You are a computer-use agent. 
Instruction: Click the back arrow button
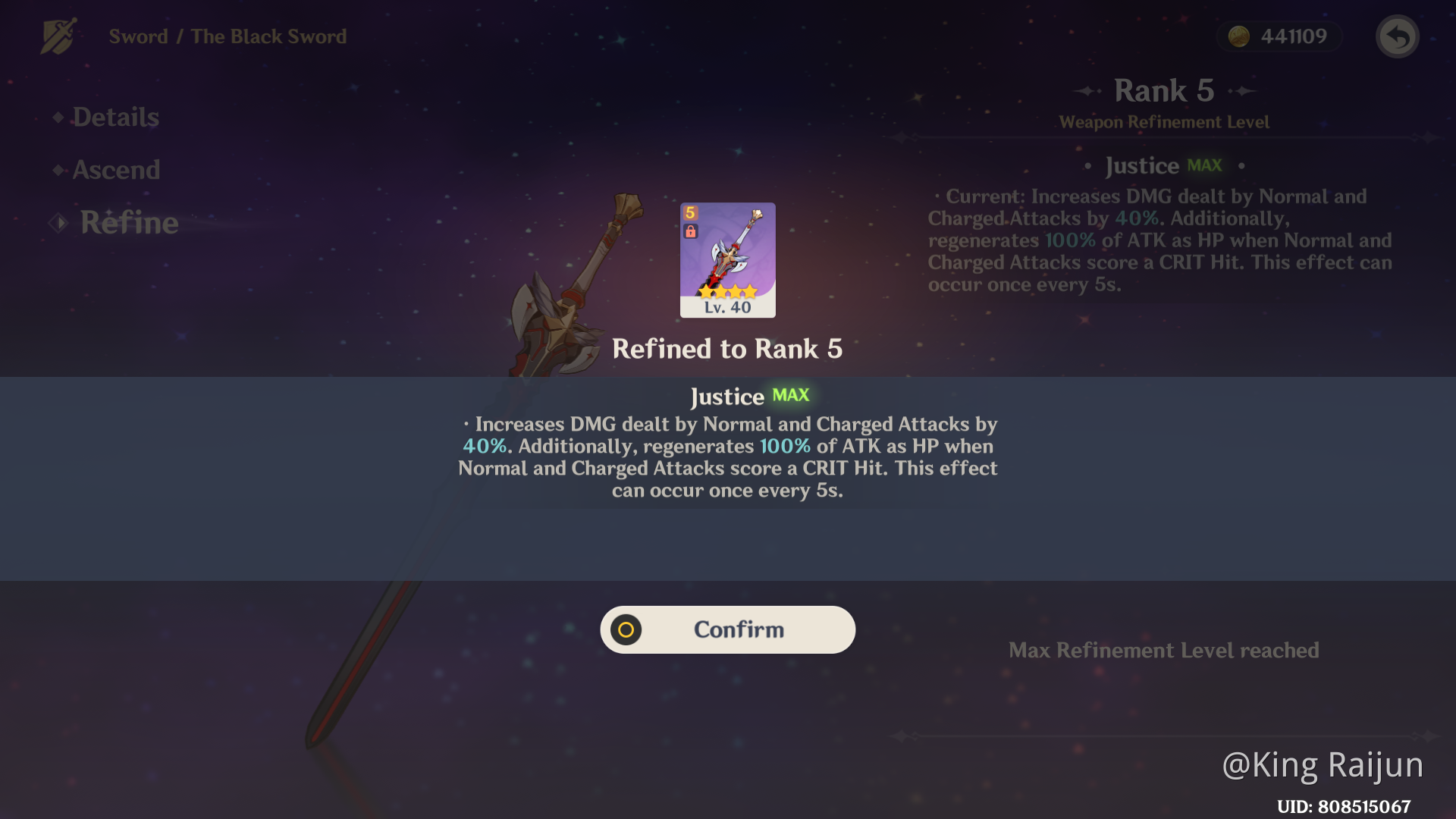(x=1397, y=36)
